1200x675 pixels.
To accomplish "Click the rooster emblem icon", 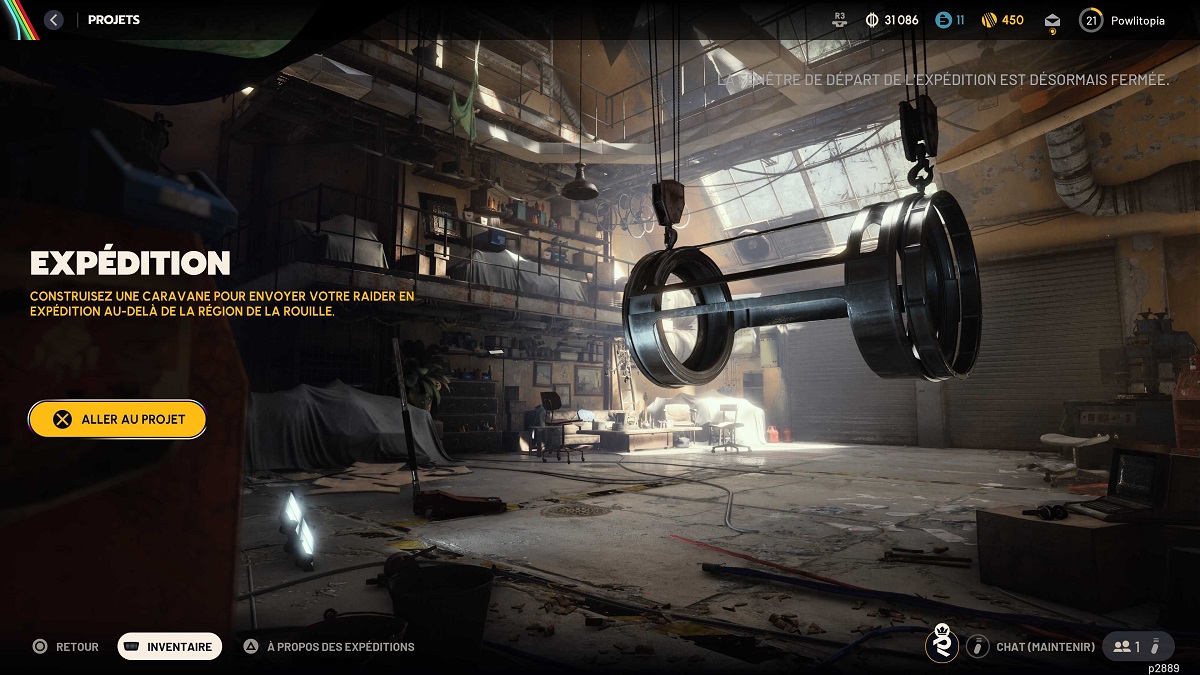I will [x=941, y=645].
